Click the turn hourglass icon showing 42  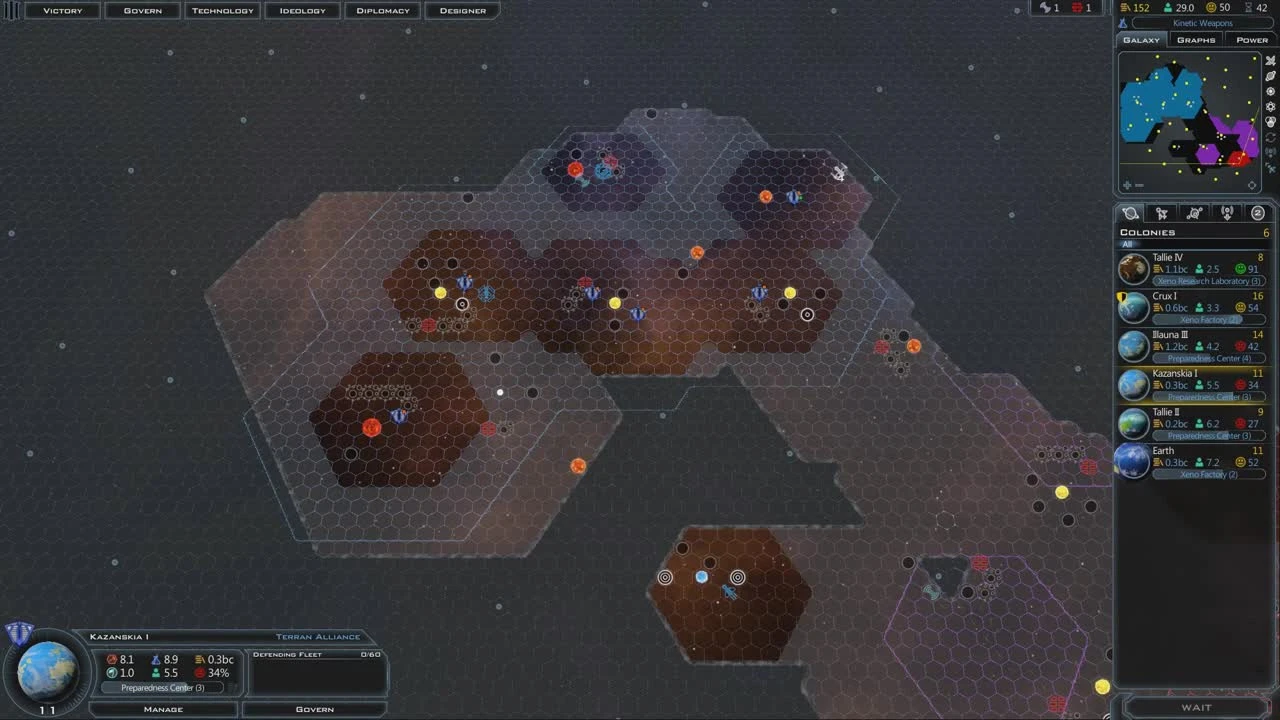tap(1249, 8)
